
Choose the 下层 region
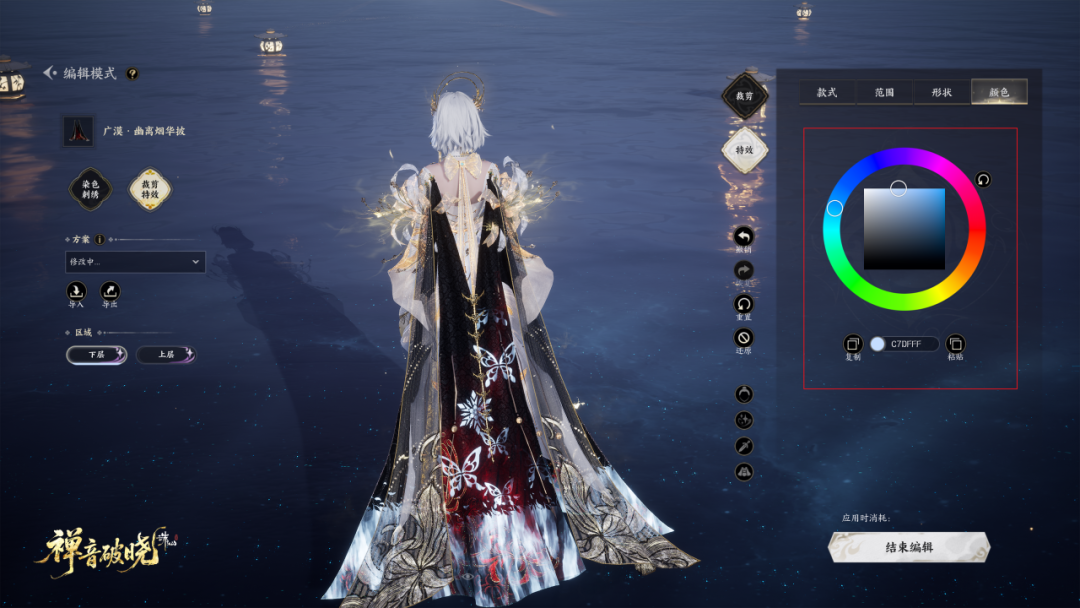pos(96,355)
